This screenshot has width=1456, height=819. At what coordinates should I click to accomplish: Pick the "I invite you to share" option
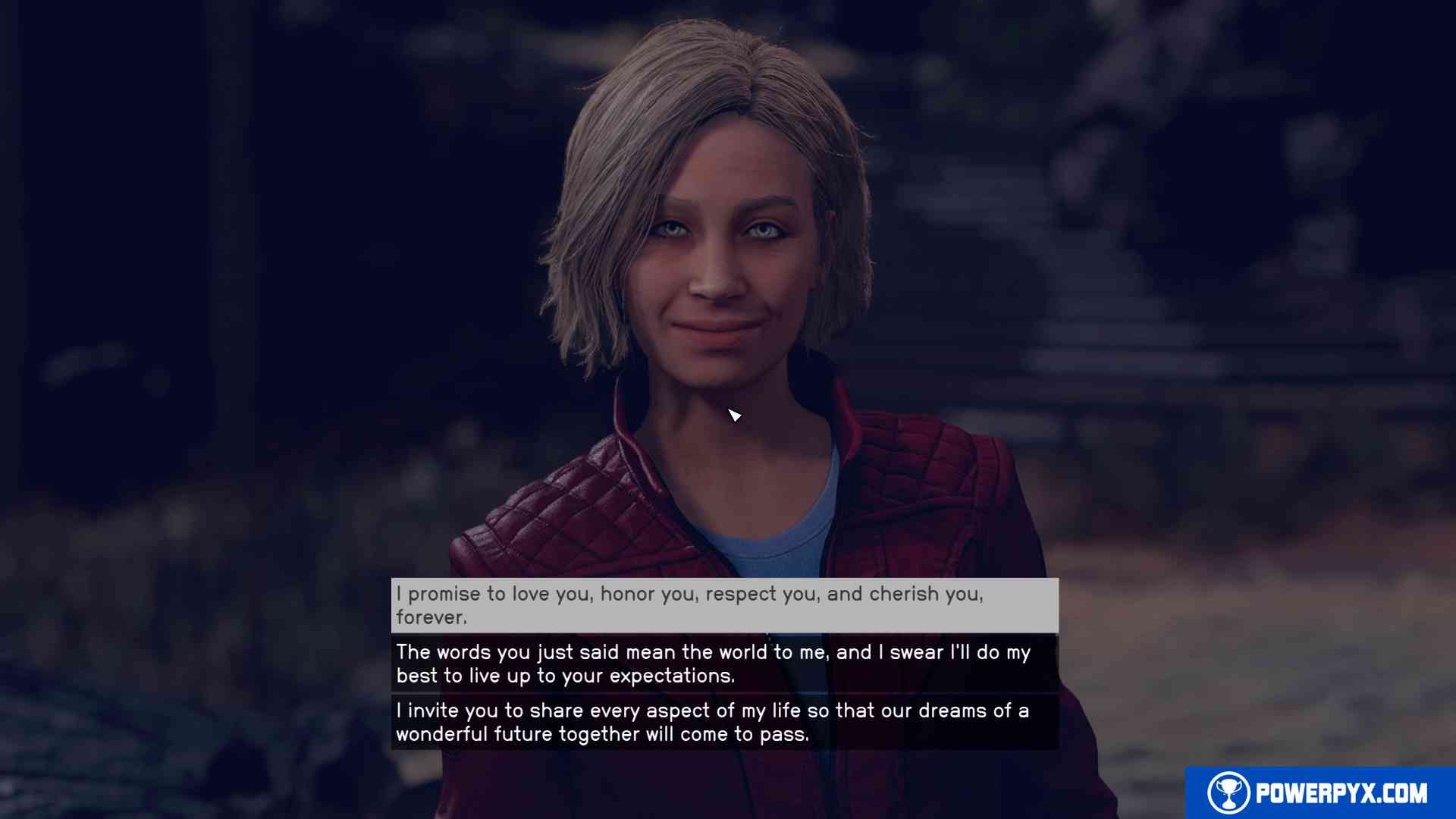click(724, 722)
